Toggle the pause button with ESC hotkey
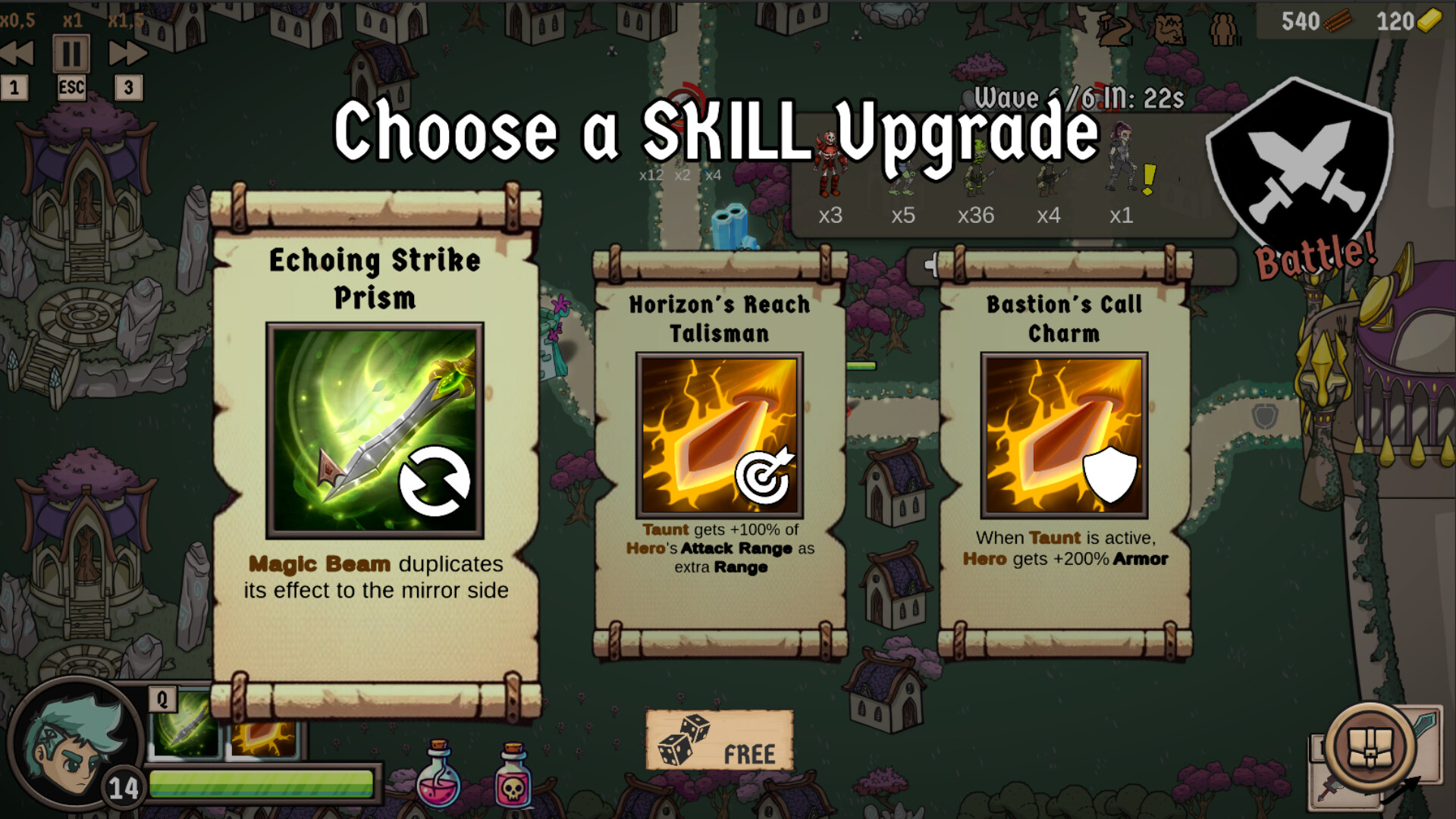1456x819 pixels. pyautogui.click(x=71, y=53)
